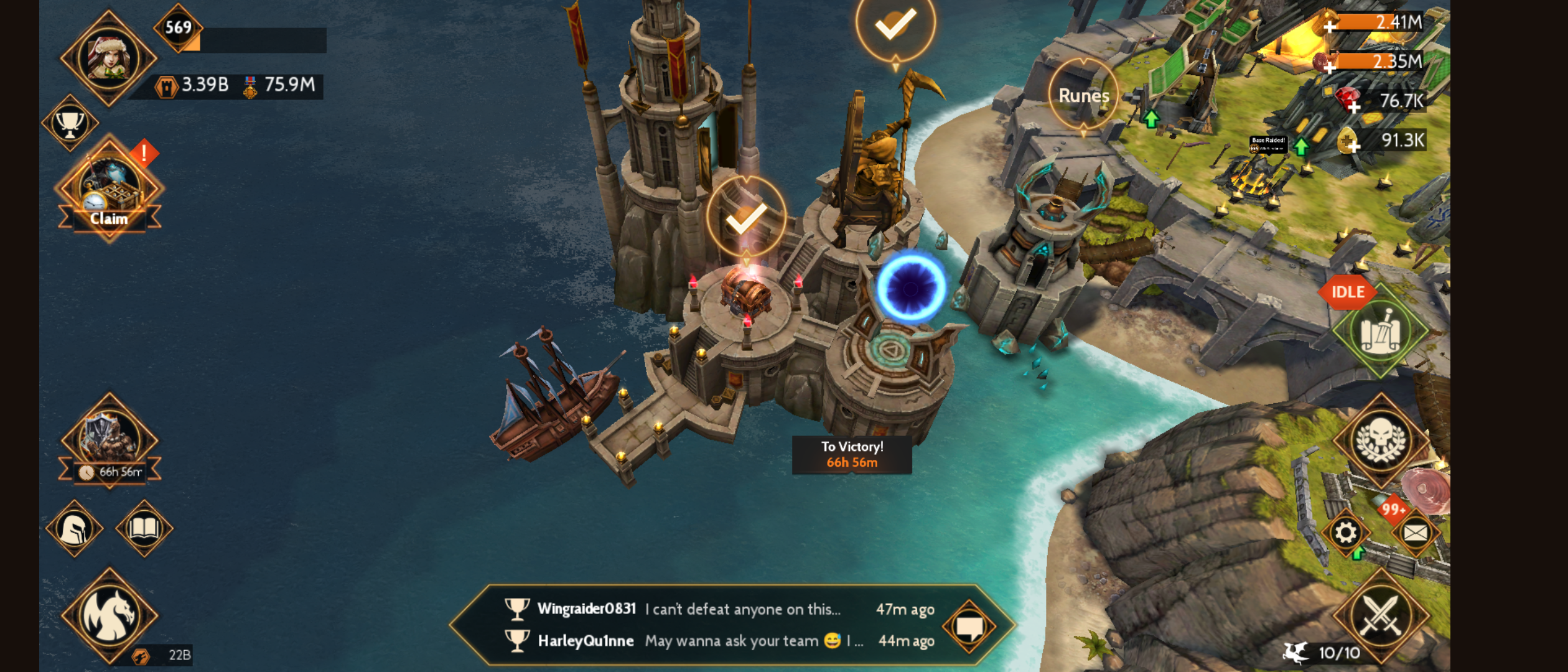Open the knight helmet menu
The image size is (1568, 672).
pyautogui.click(x=75, y=529)
